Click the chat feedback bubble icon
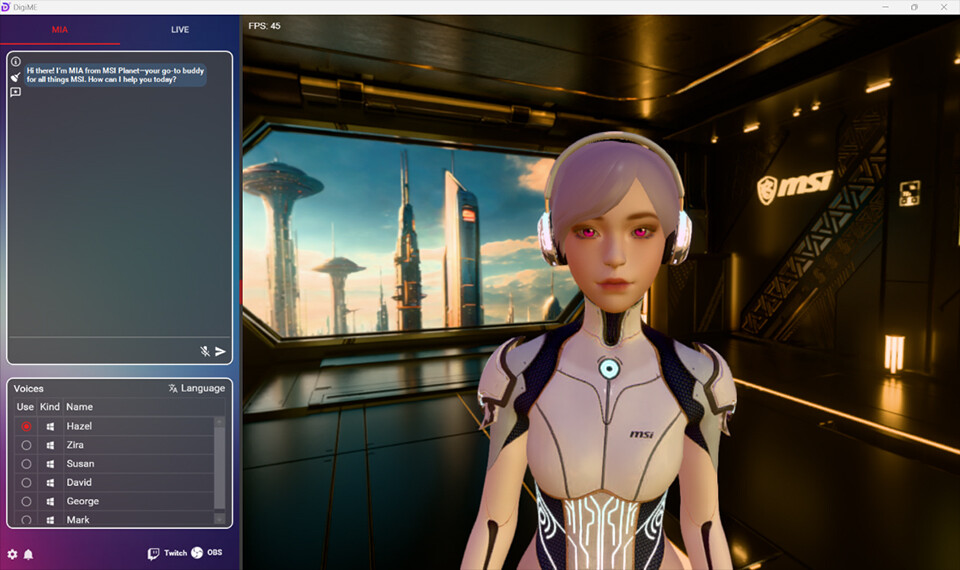 pyautogui.click(x=16, y=92)
